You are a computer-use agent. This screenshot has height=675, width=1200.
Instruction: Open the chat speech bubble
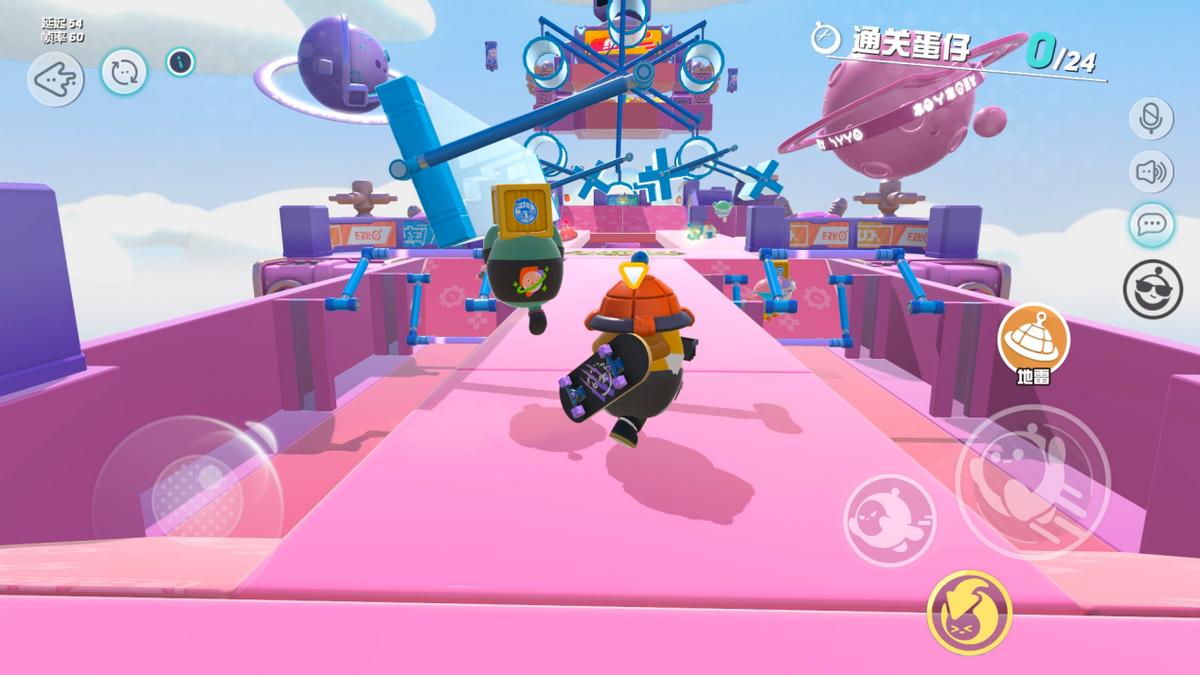point(1151,225)
